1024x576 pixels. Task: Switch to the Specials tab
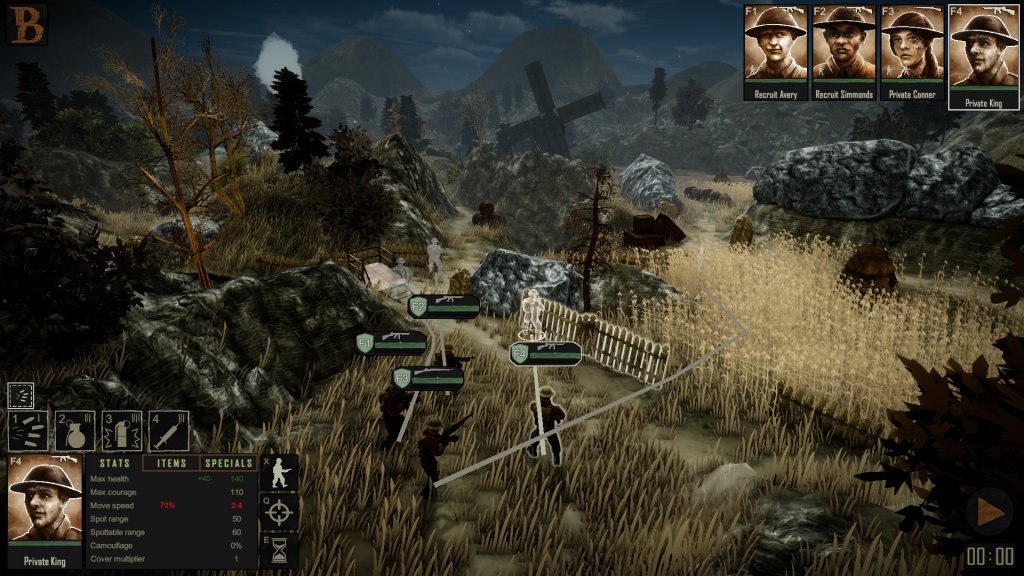[x=228, y=464]
